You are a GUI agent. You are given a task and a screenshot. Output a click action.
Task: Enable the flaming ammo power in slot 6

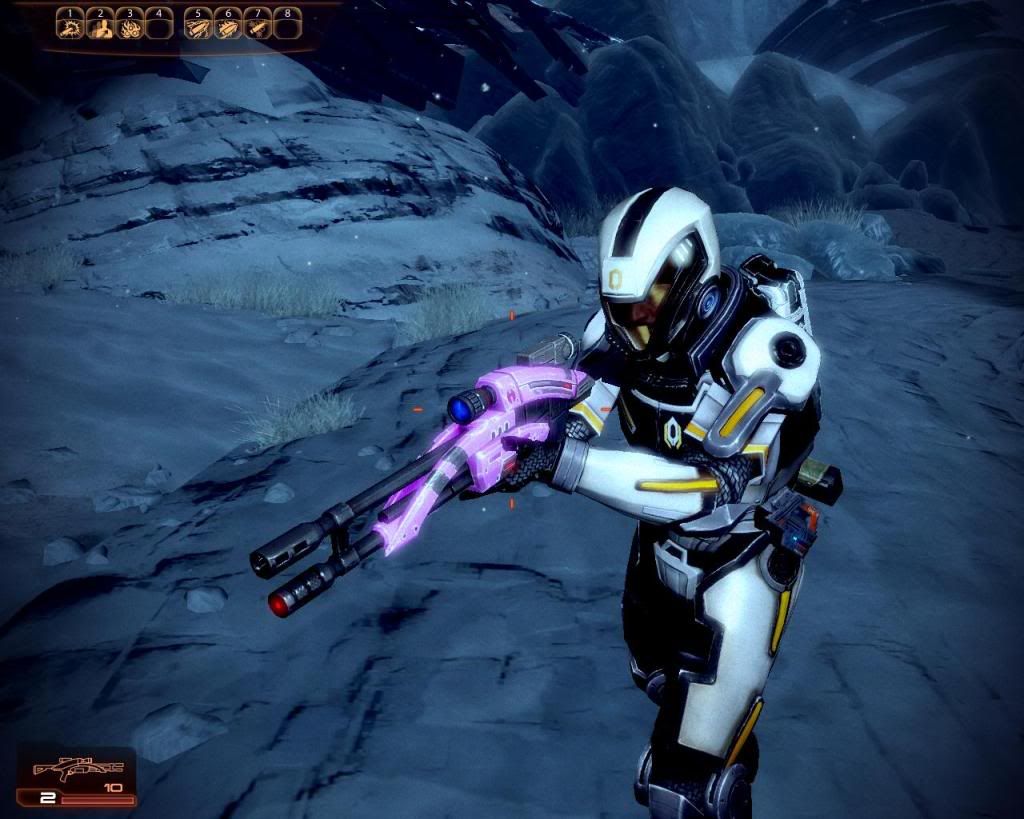tap(228, 28)
